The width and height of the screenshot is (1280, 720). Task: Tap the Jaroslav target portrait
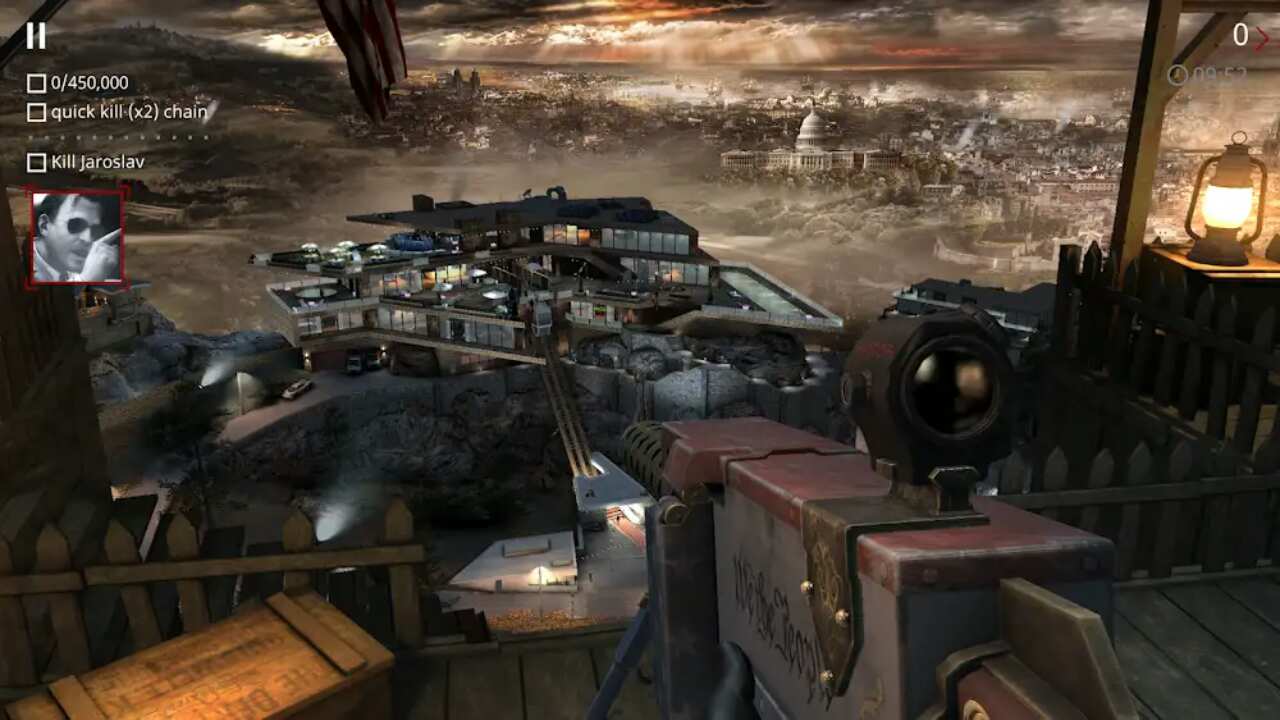77,236
